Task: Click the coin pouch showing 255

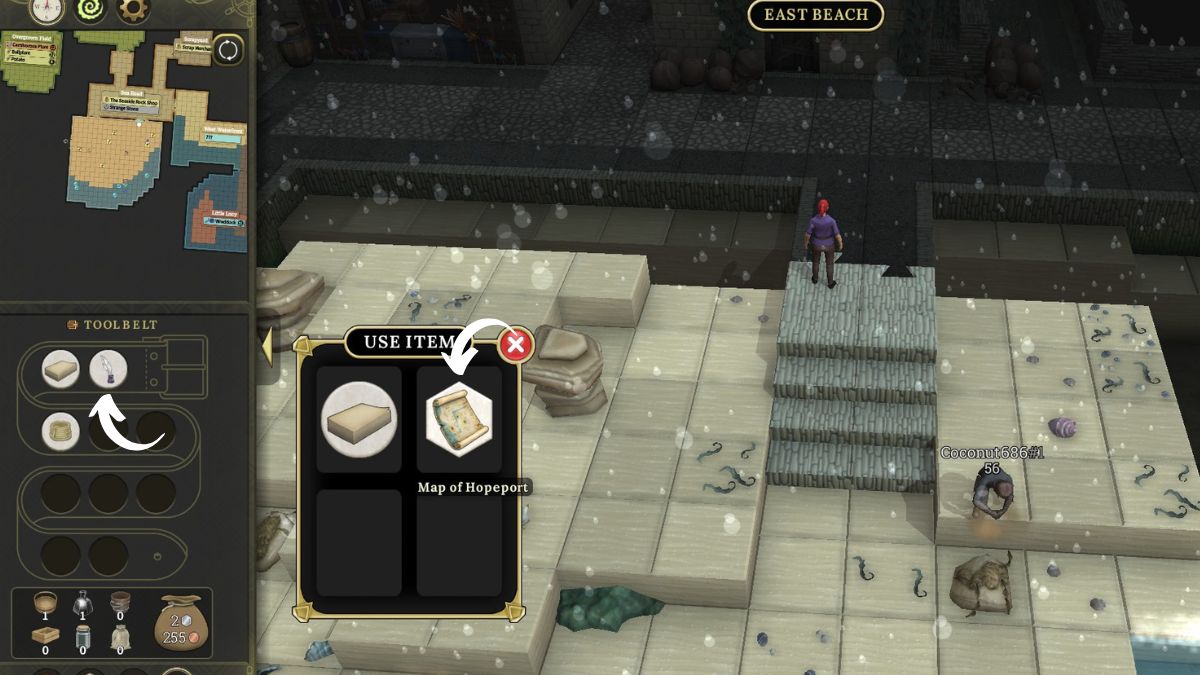Action: click(x=180, y=622)
